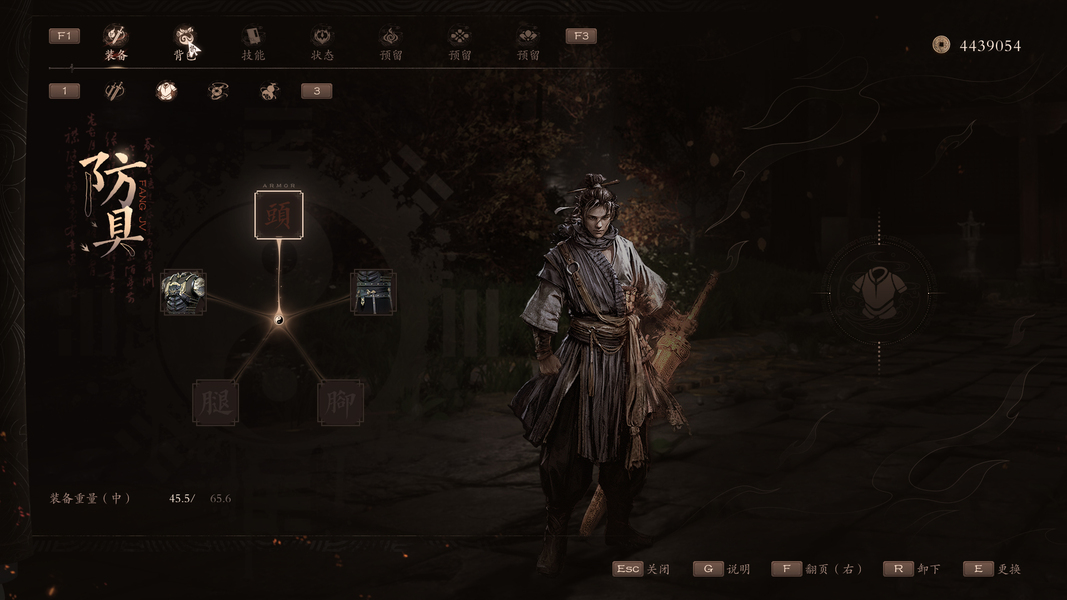The height and width of the screenshot is (600, 1067).
Task: Open the 背包 backpack tab
Action: [184, 42]
